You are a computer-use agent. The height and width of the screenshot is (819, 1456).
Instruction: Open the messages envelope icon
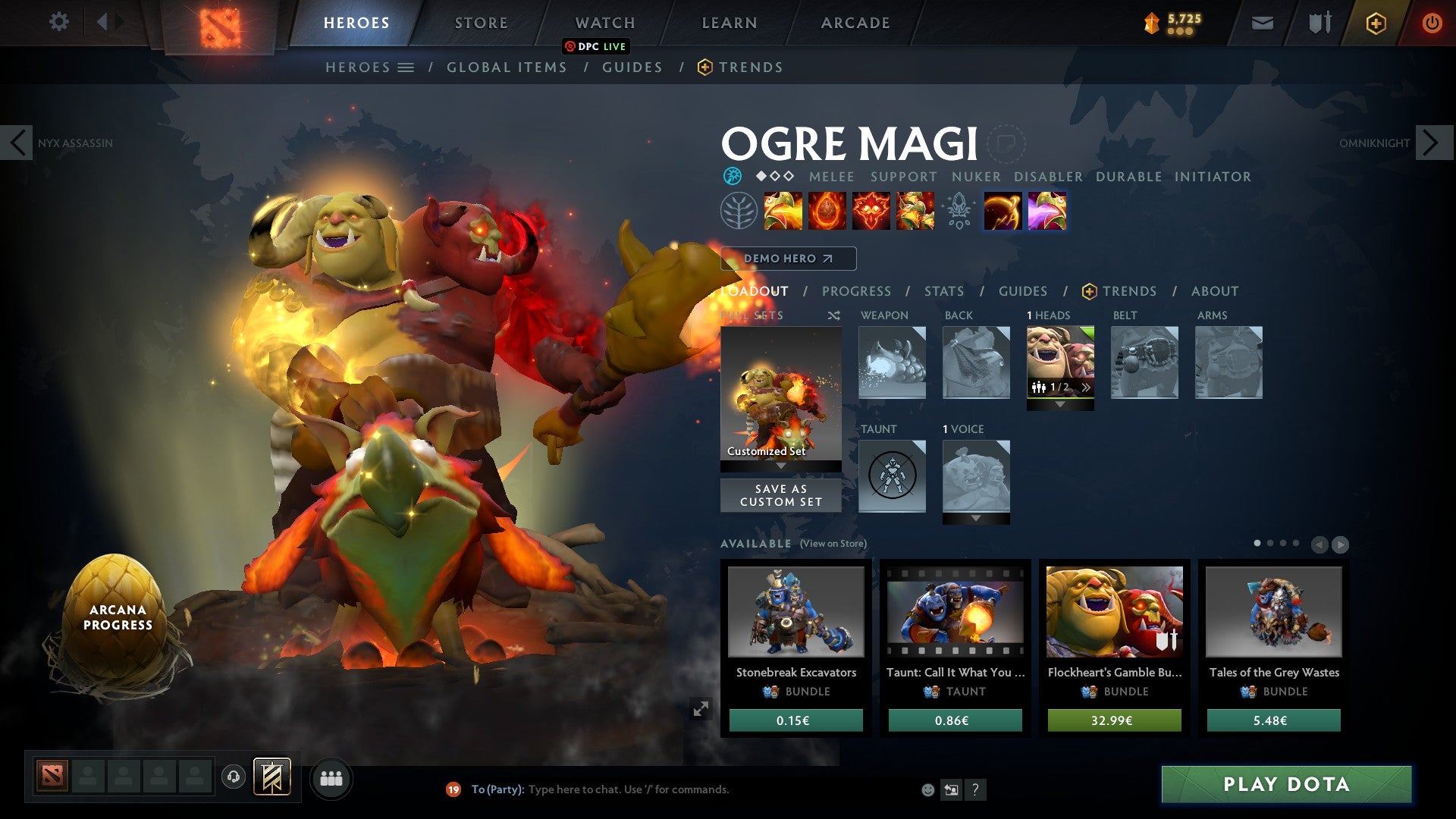point(1263,23)
